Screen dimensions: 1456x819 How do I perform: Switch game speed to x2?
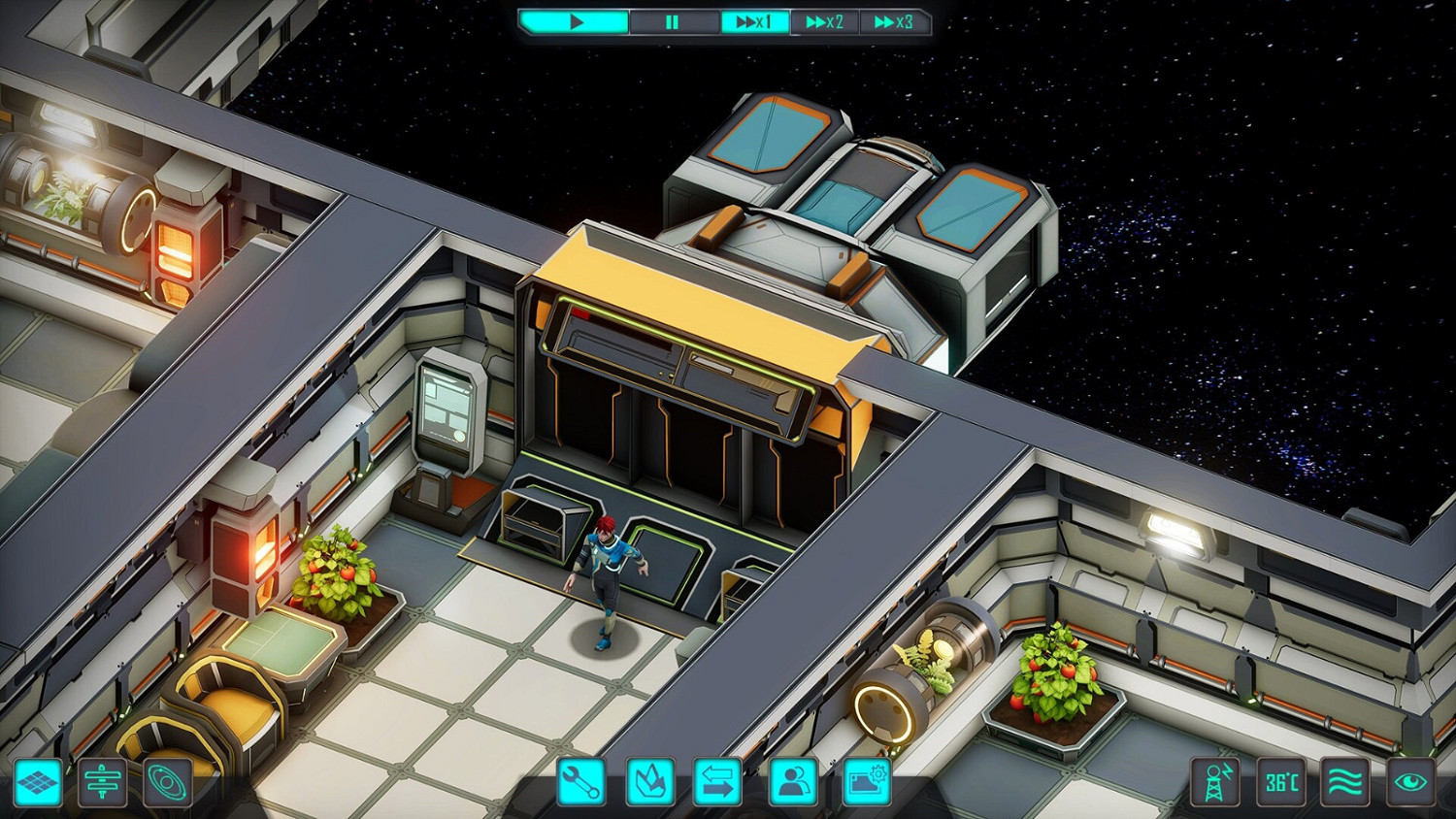824,21
